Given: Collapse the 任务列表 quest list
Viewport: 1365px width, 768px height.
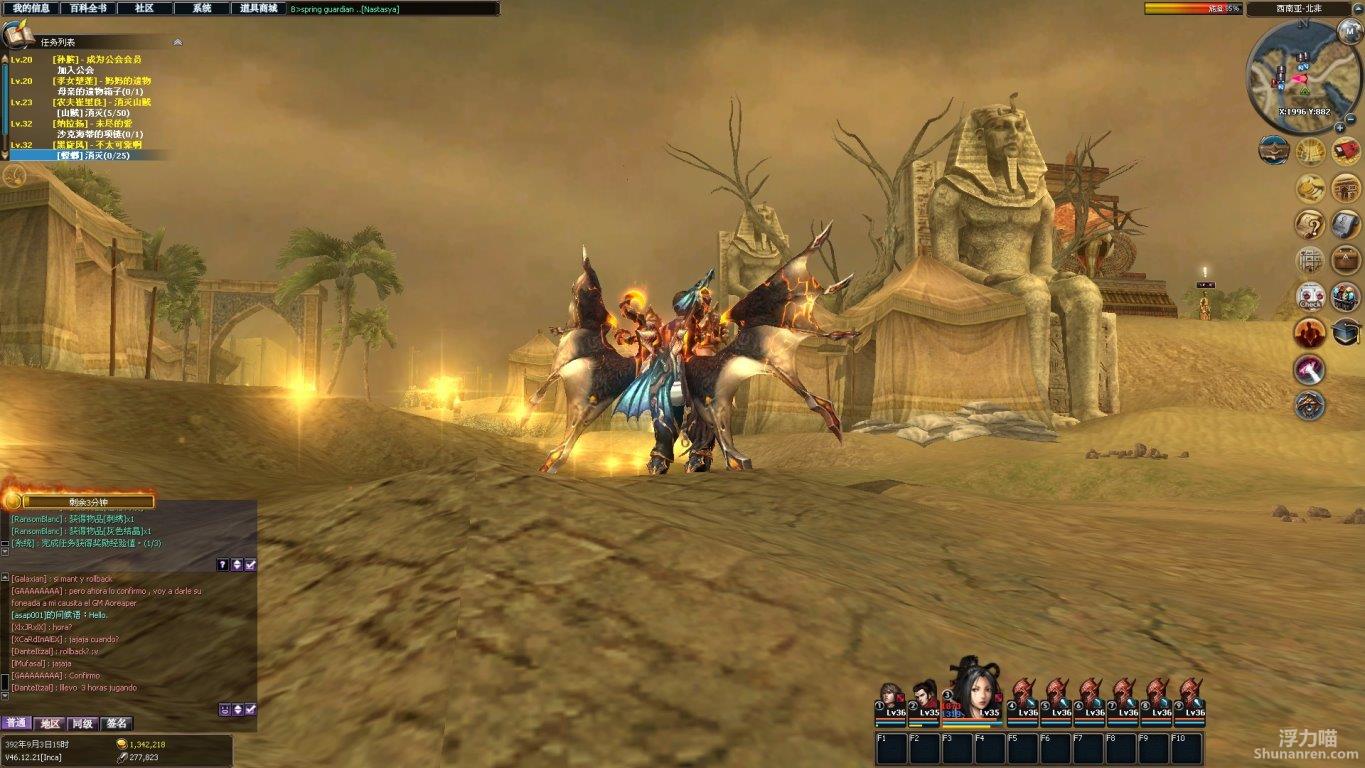Looking at the screenshot, I should pos(177,42).
